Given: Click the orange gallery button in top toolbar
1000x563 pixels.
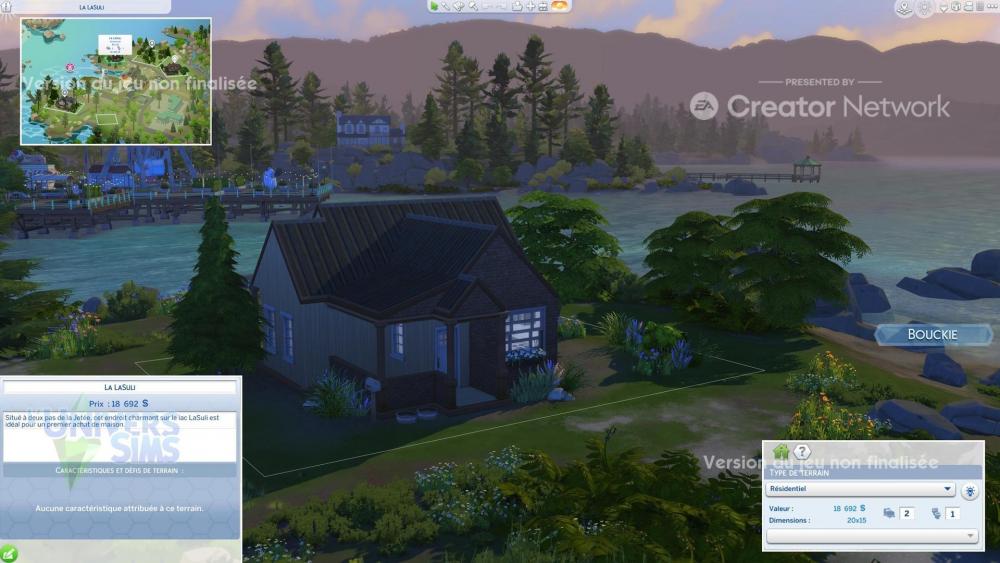Looking at the screenshot, I should click(560, 6).
